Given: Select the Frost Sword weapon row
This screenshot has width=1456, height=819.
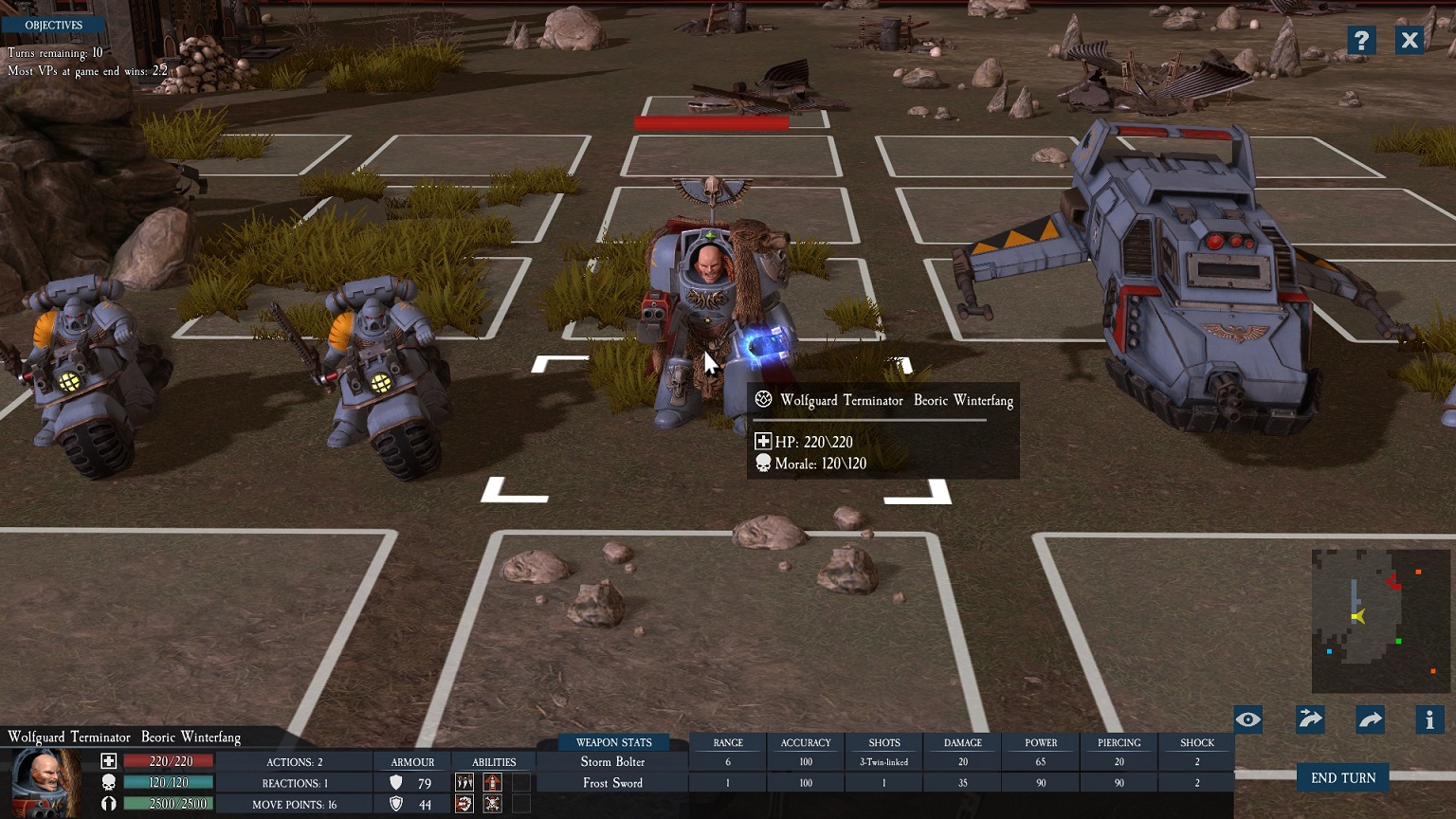Looking at the screenshot, I should click(612, 783).
